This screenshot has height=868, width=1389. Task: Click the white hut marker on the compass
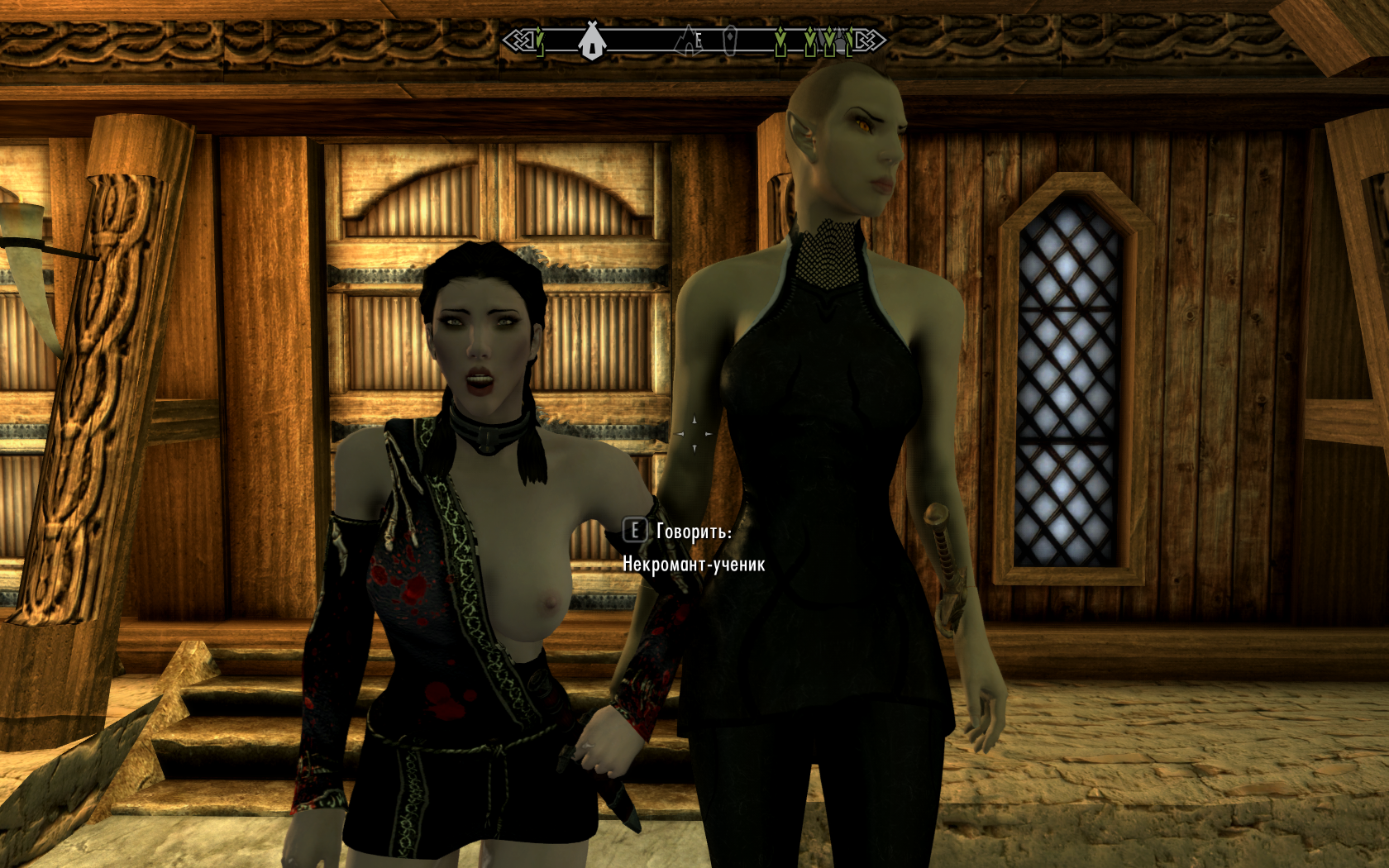click(x=590, y=41)
